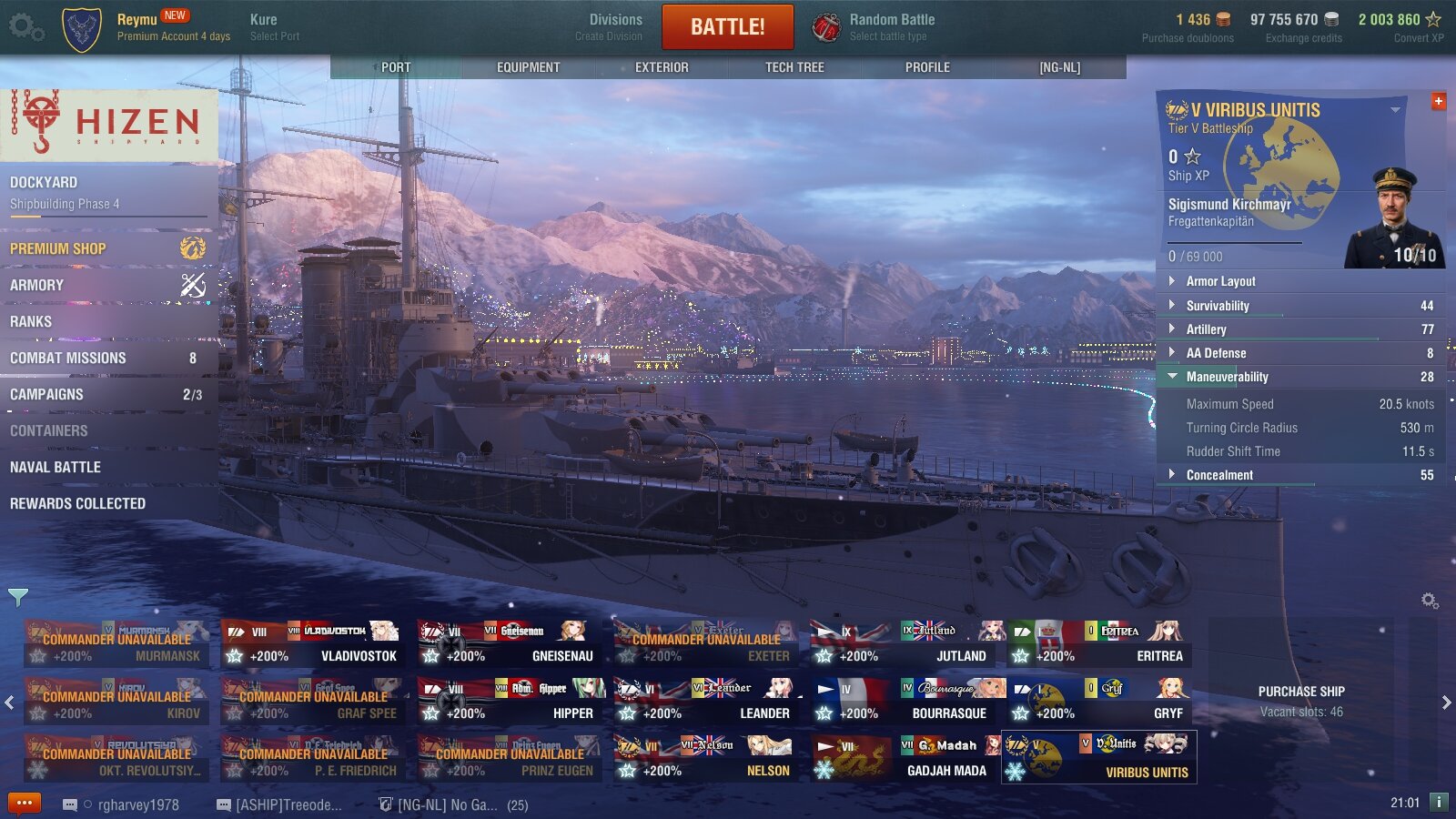Switch to the Equipment tab
Viewport: 1456px width, 819px height.
[528, 67]
